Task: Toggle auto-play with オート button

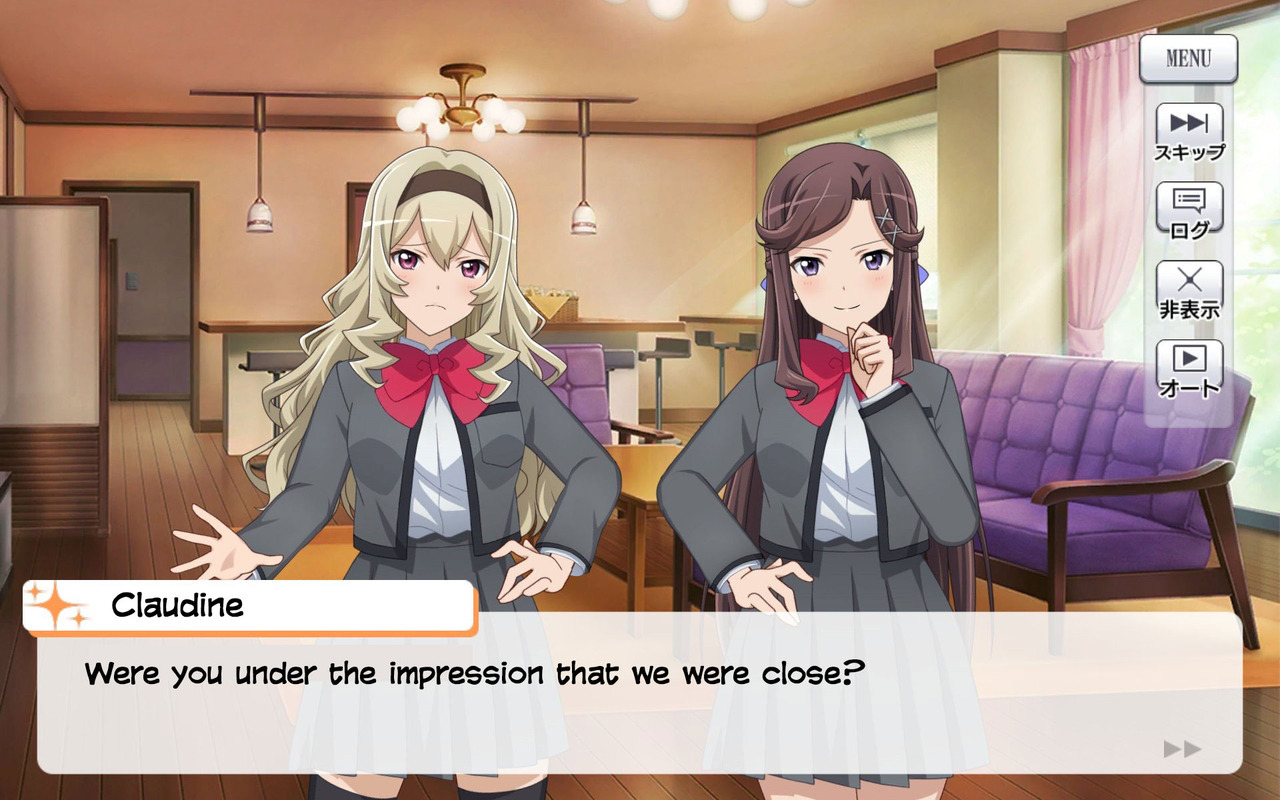Action: [1189, 368]
